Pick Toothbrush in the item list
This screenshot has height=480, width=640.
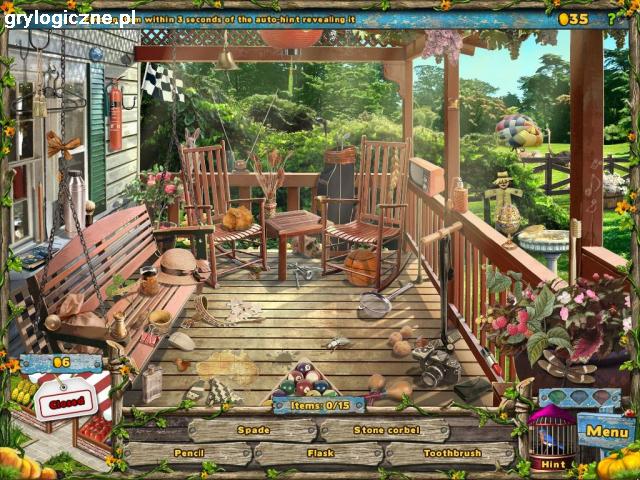pyautogui.click(x=450, y=453)
